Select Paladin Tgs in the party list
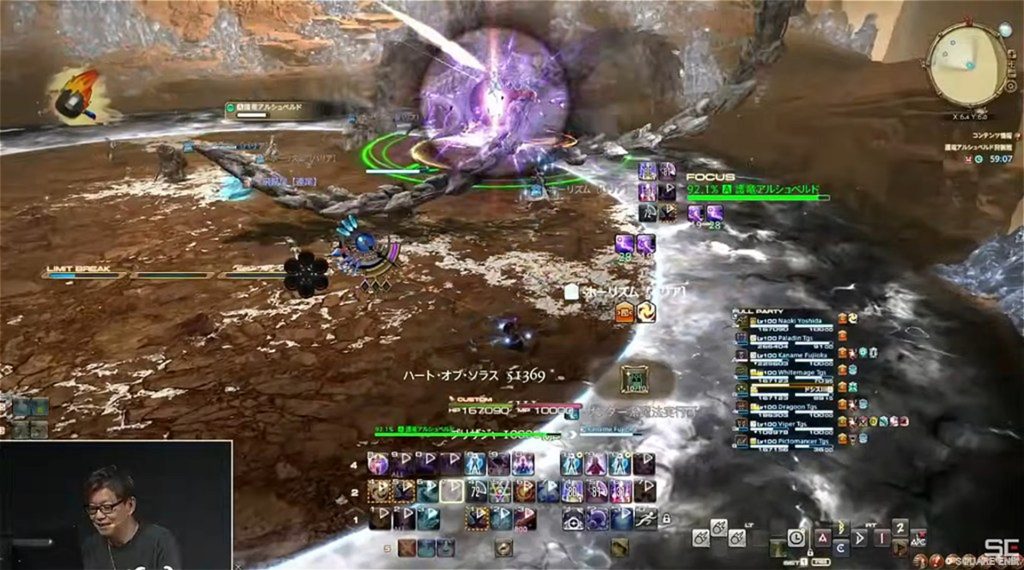 click(790, 337)
